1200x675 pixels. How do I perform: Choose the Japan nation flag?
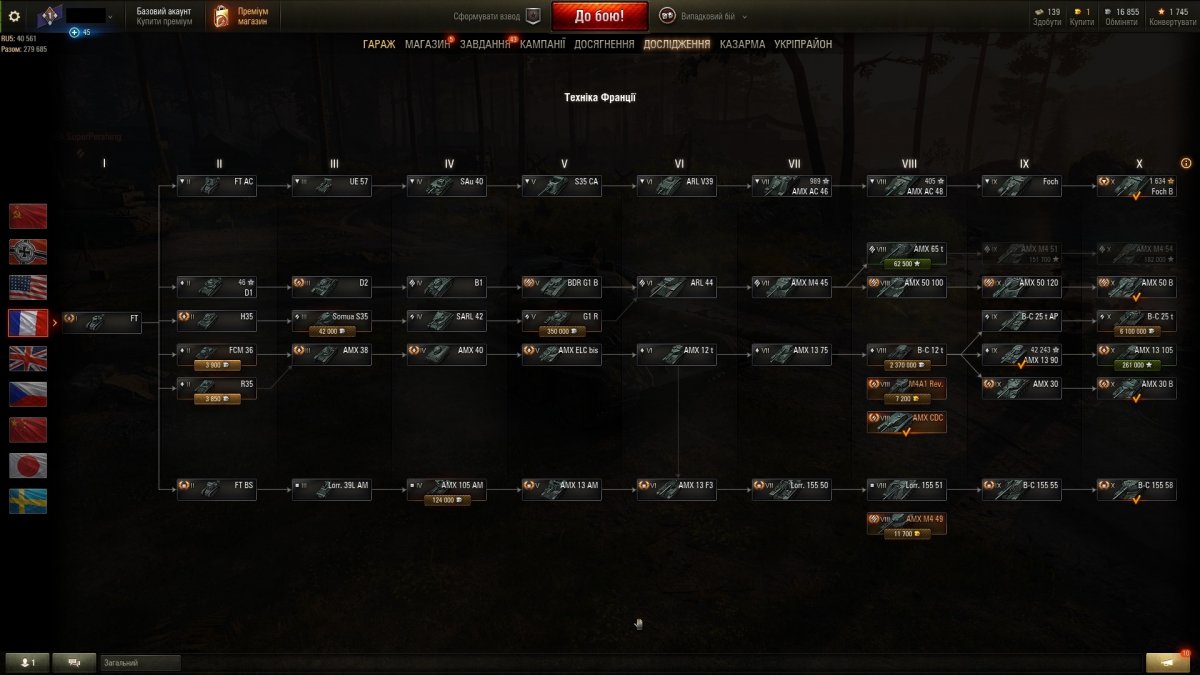(x=28, y=465)
